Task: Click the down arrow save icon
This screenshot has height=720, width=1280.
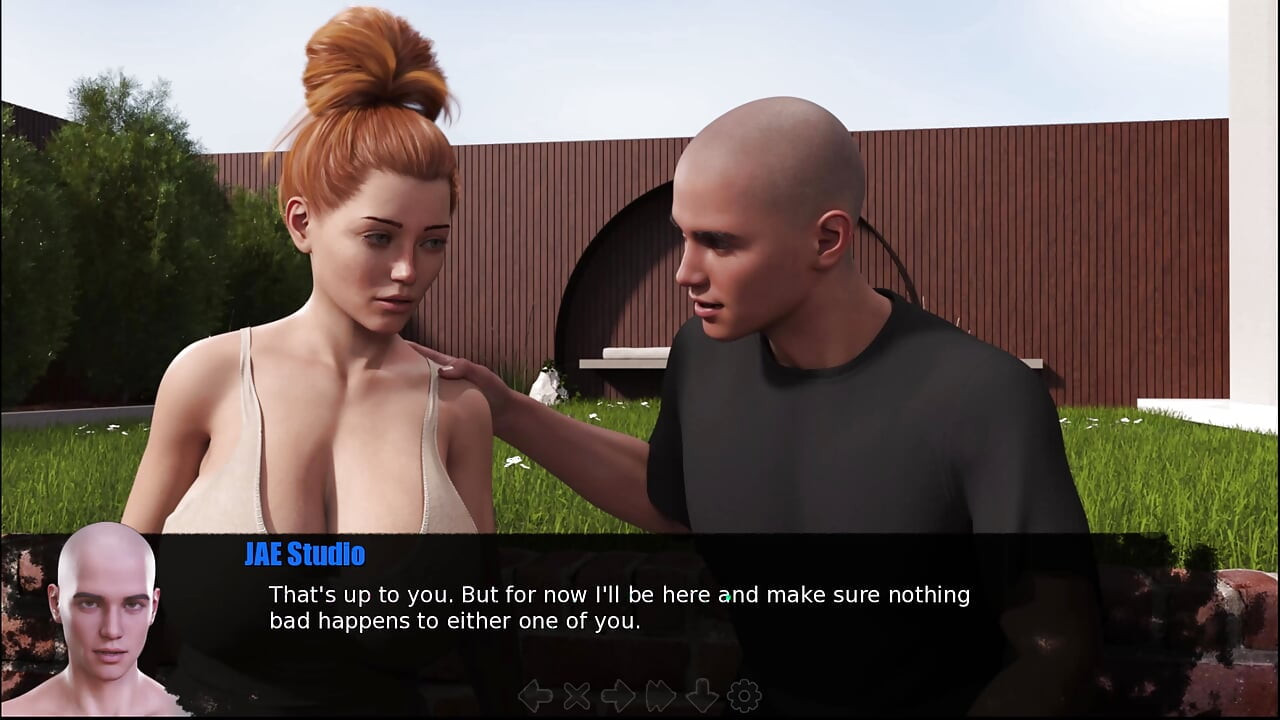Action: pyautogui.click(x=702, y=696)
